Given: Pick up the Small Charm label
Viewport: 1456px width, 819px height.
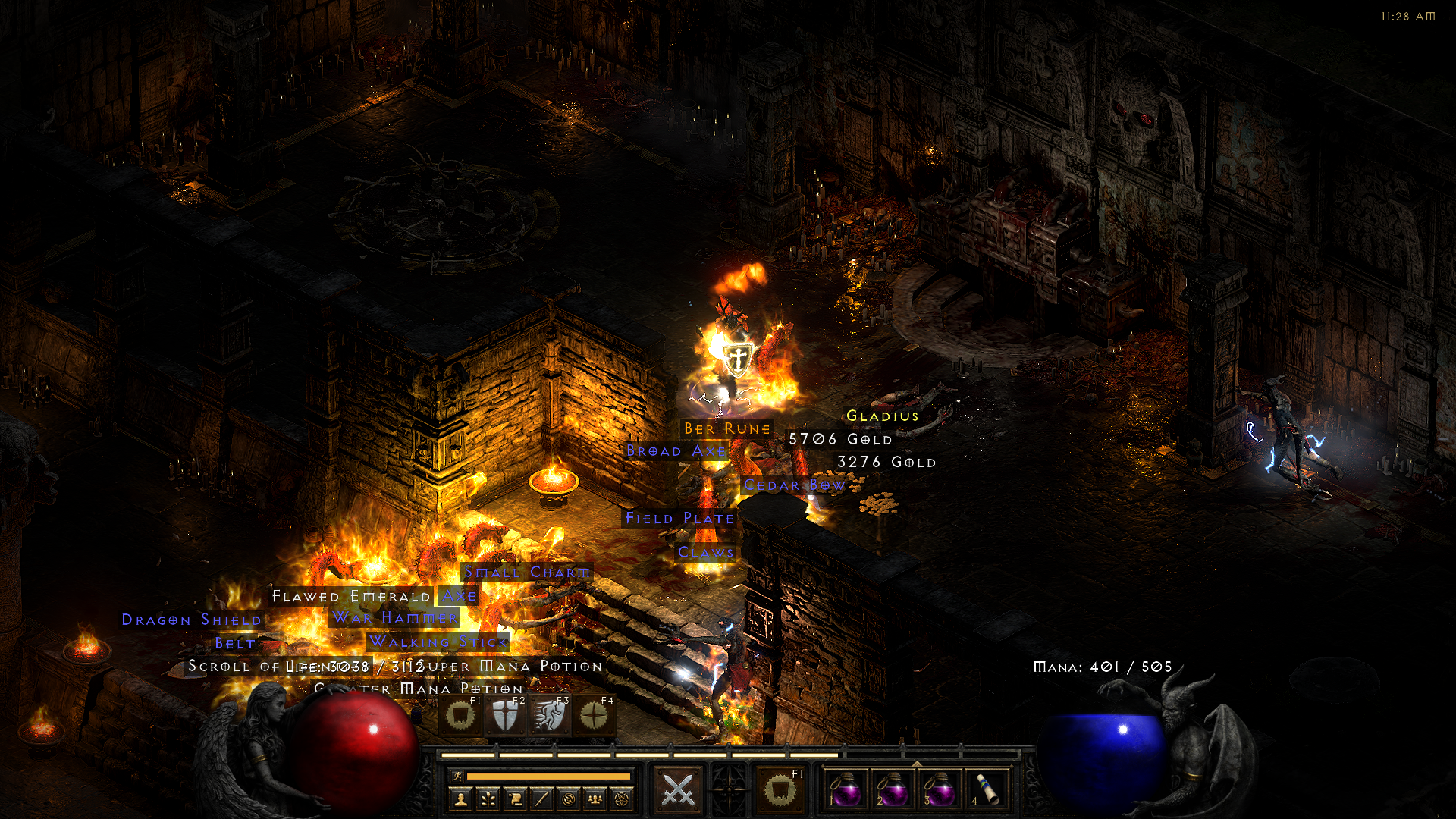Looking at the screenshot, I should [x=527, y=573].
